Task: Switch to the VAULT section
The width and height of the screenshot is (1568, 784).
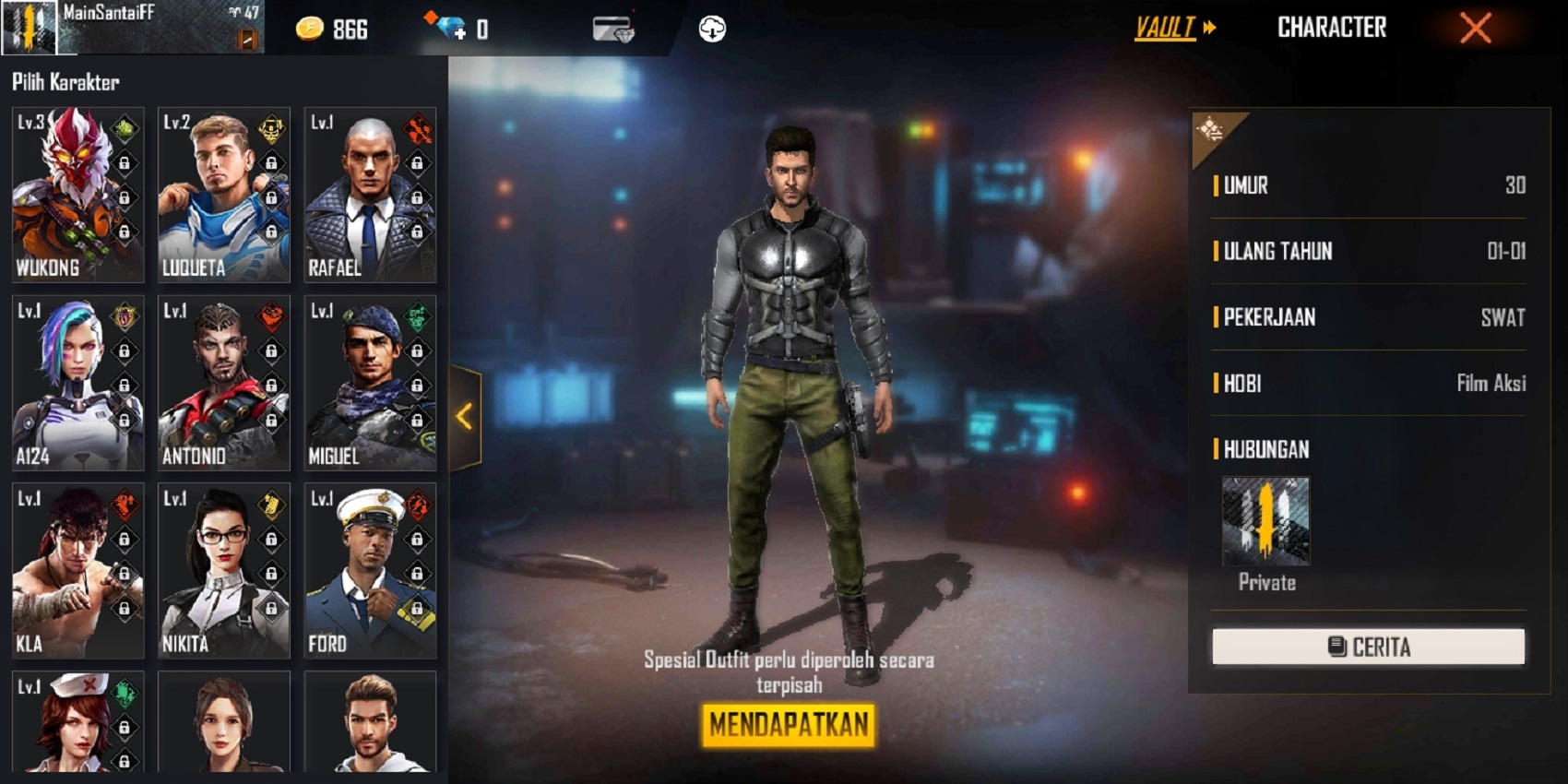Action: (1164, 28)
